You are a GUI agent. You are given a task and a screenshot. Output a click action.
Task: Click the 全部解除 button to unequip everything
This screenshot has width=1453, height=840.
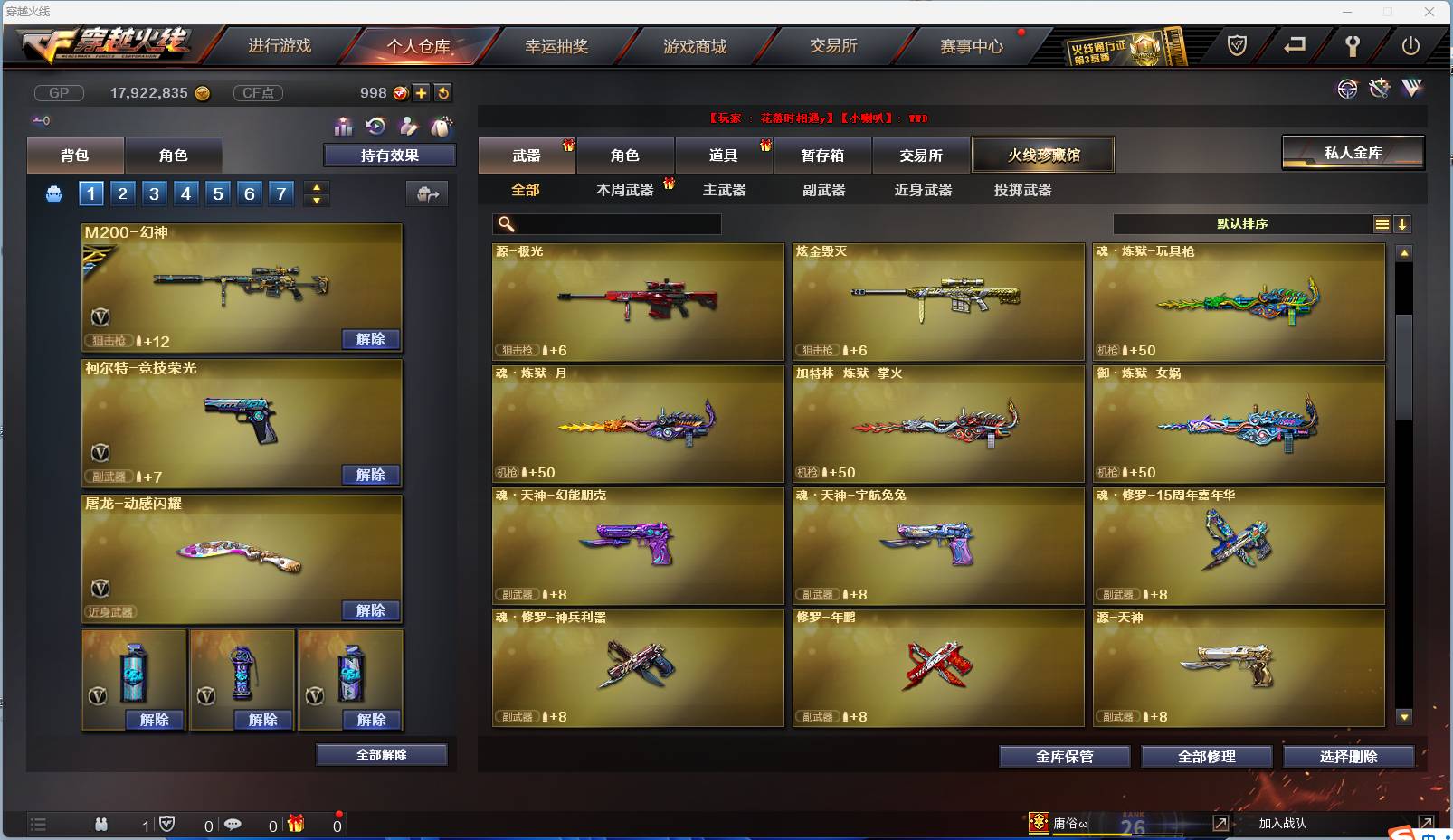tap(381, 754)
